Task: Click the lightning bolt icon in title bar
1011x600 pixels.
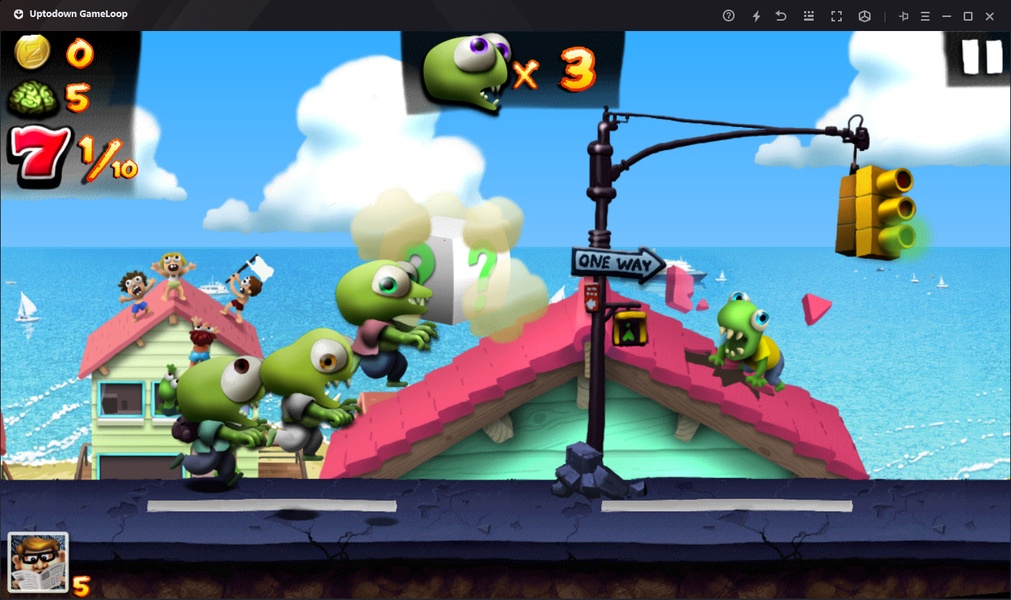Action: [x=756, y=16]
